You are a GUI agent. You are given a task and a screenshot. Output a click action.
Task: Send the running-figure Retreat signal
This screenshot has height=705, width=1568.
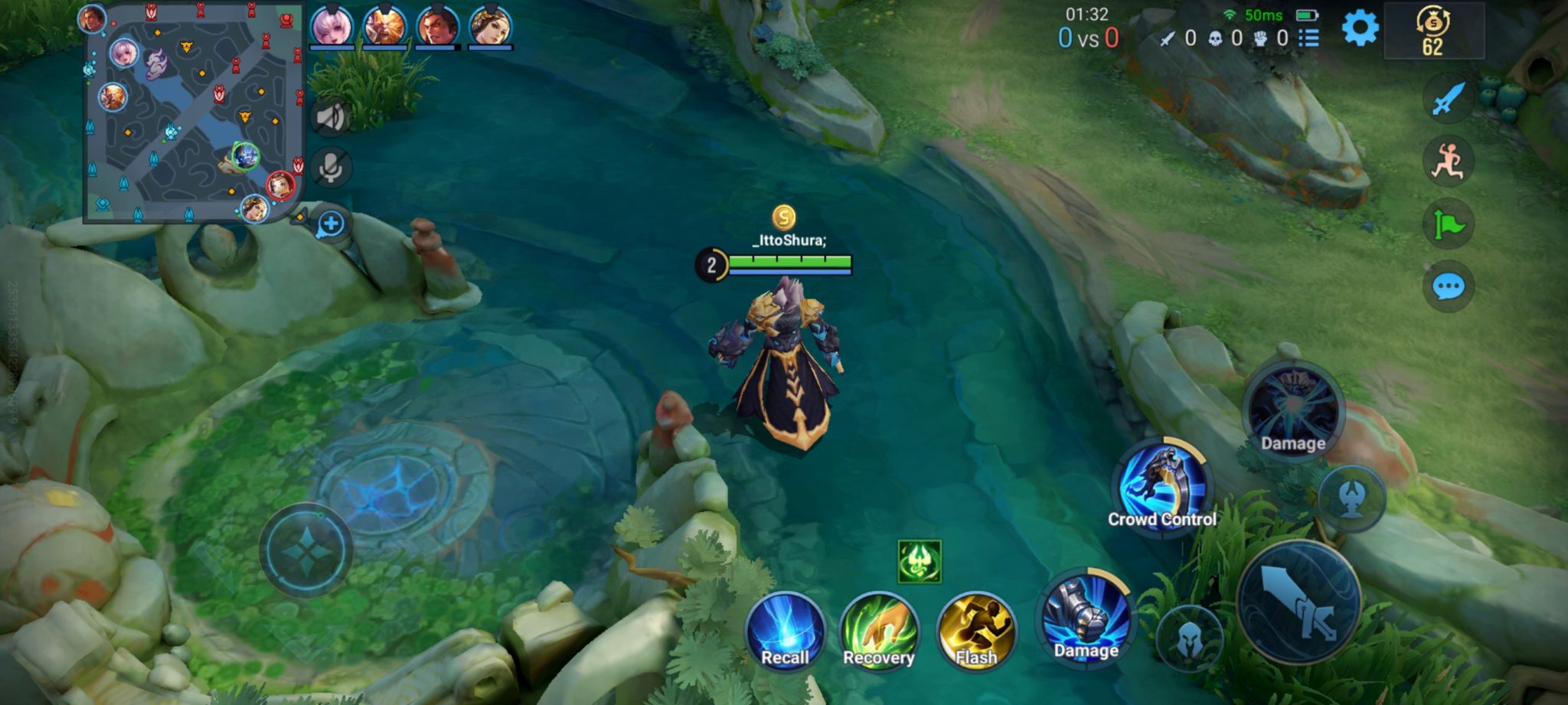tap(1447, 162)
